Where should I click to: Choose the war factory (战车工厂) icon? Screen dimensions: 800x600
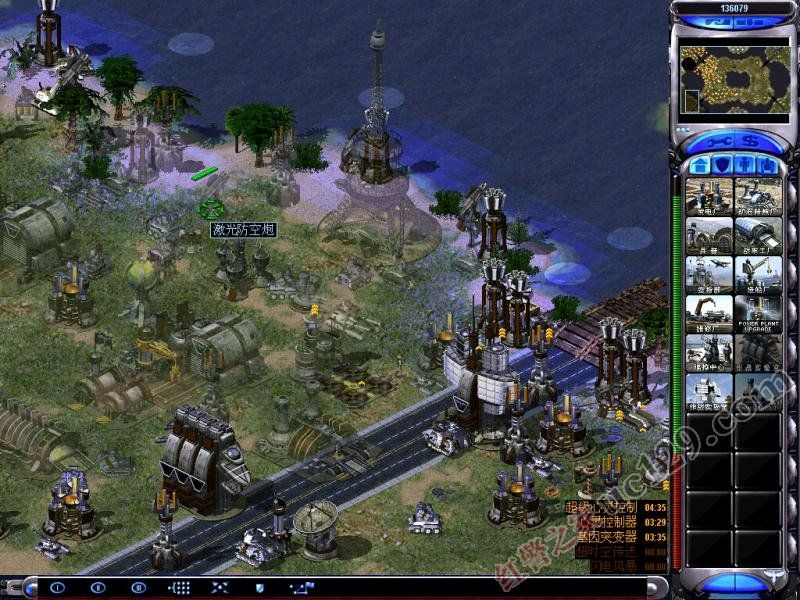click(x=758, y=236)
